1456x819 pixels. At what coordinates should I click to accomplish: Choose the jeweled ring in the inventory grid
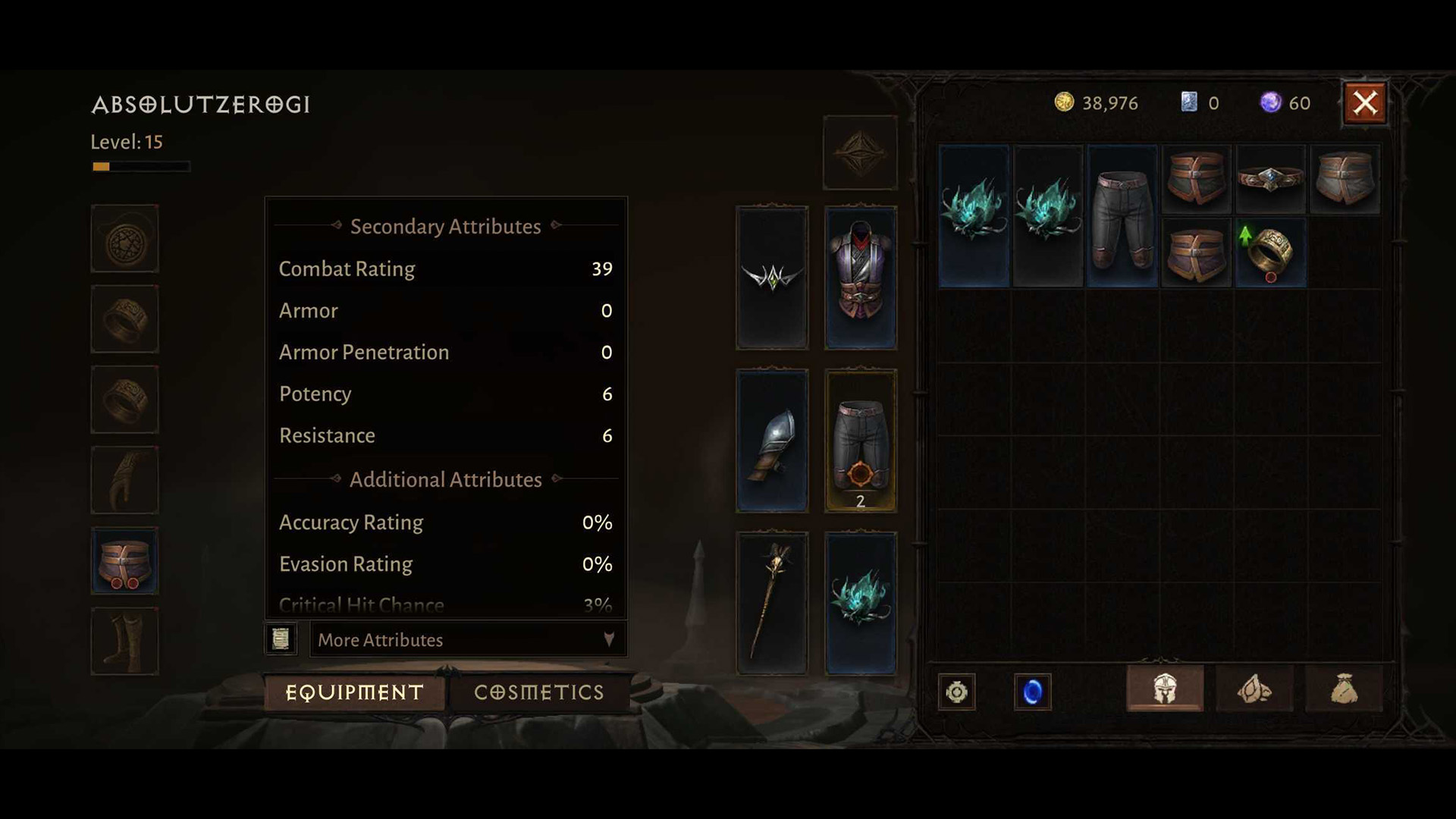pyautogui.click(x=1270, y=180)
